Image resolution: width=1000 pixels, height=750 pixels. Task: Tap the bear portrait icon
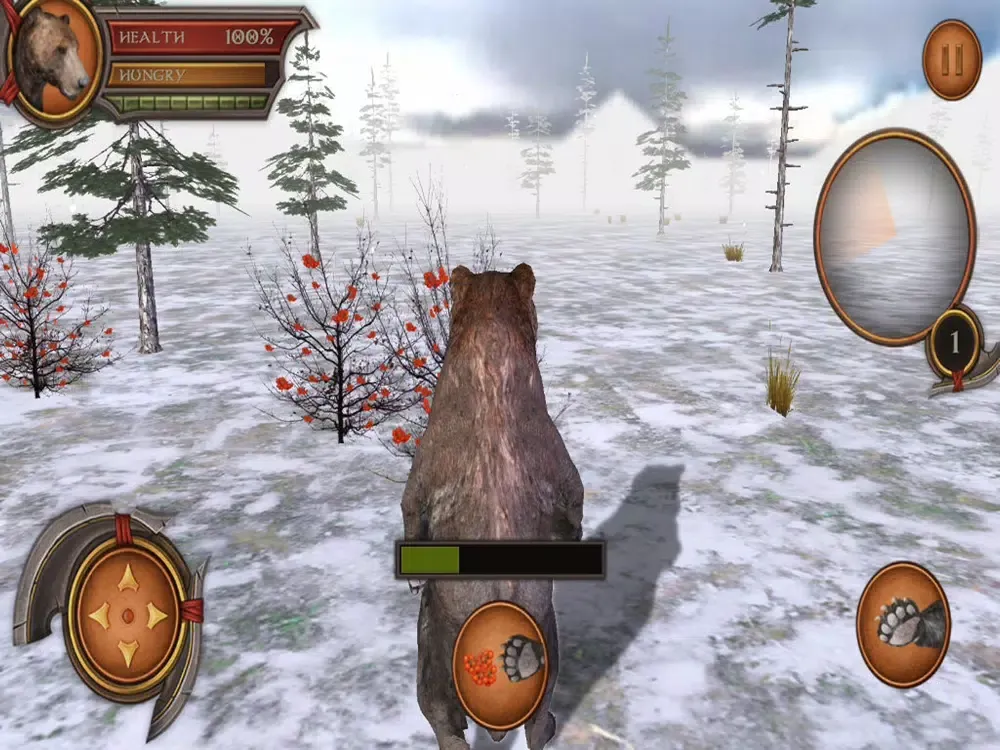[x=54, y=59]
